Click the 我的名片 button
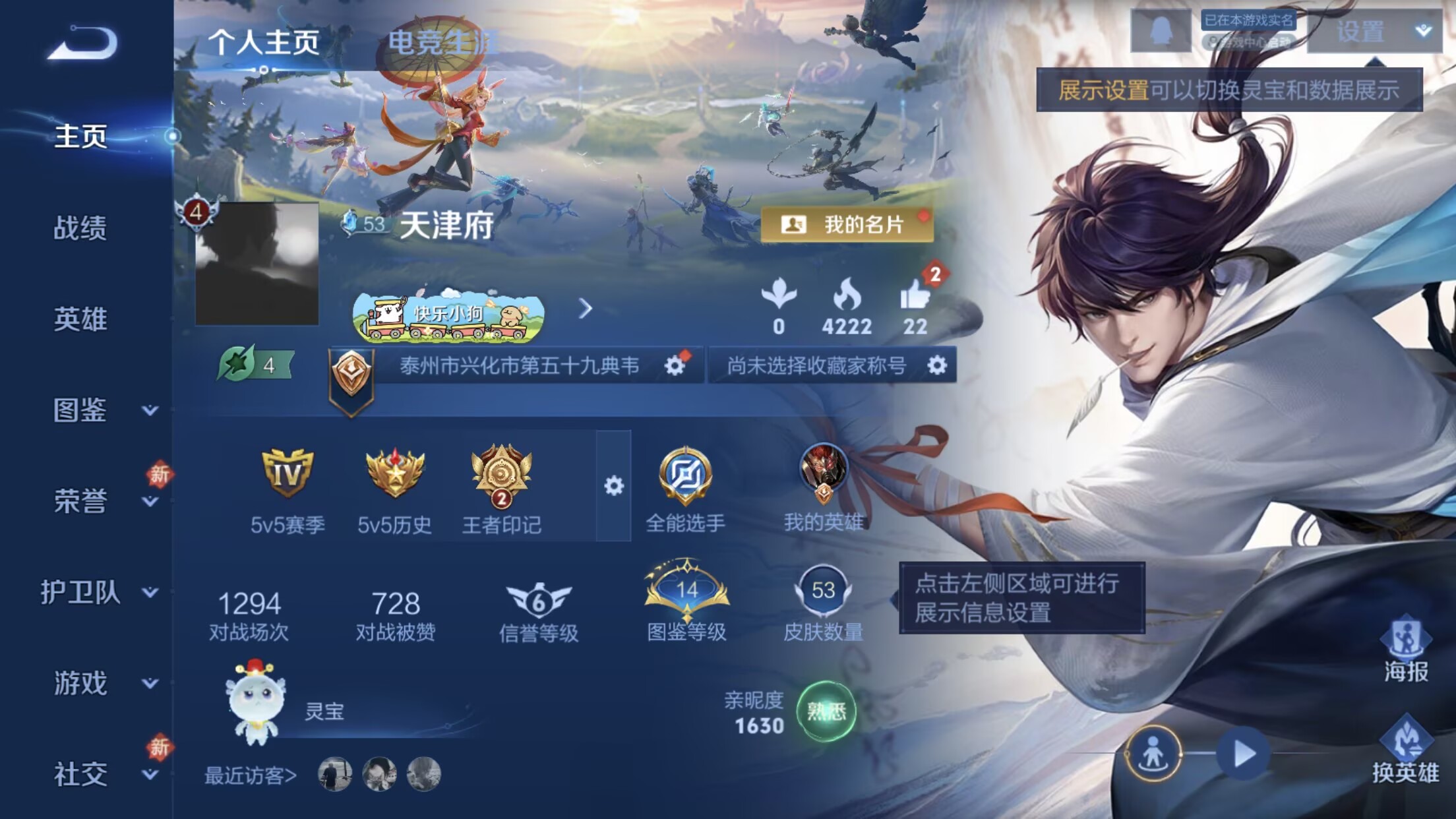The height and width of the screenshot is (819, 1456). 846,224
